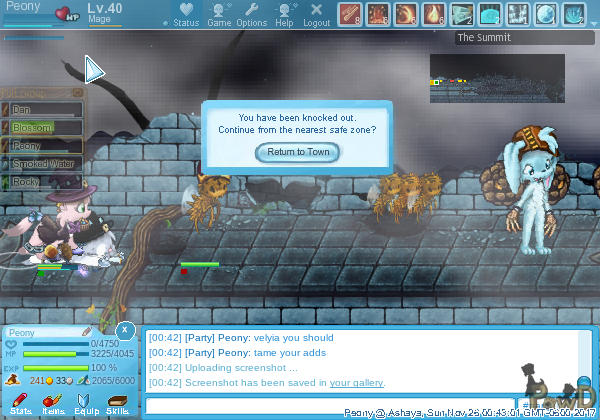Open the Stats panel
The width and height of the screenshot is (600, 420).
[19, 404]
